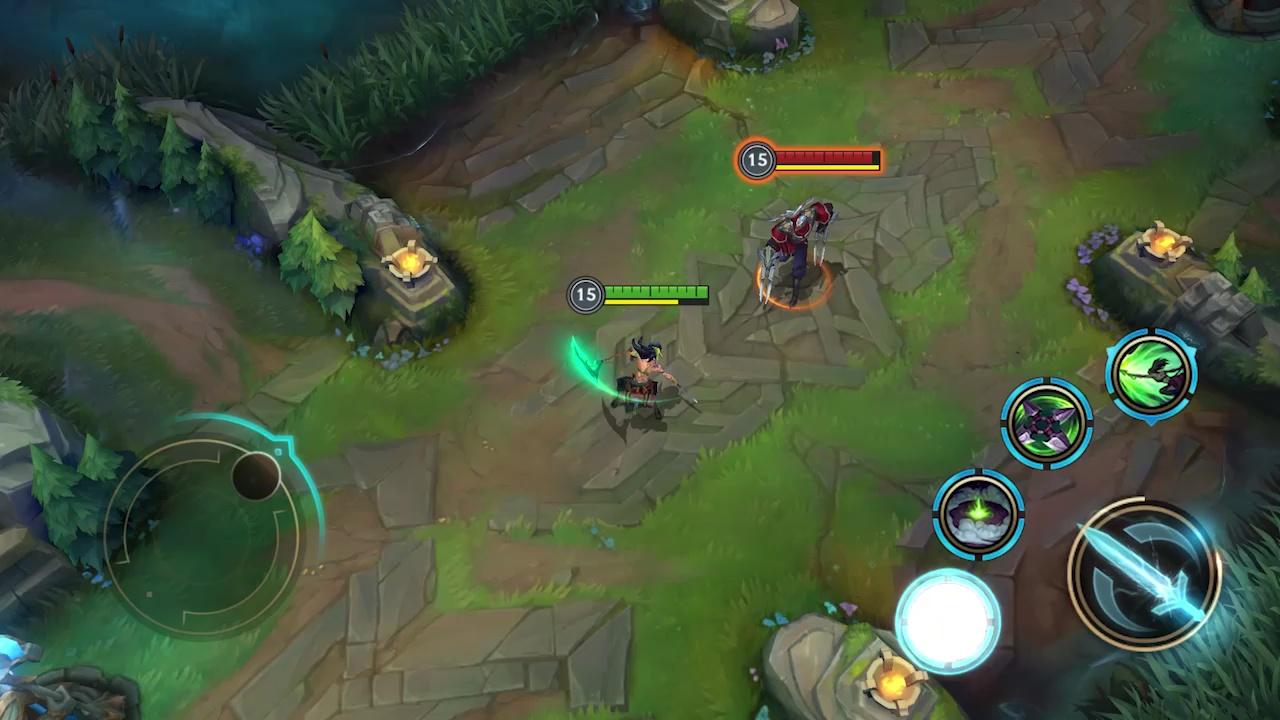
Task: Activate the smoke shroud ability
Action: point(978,513)
